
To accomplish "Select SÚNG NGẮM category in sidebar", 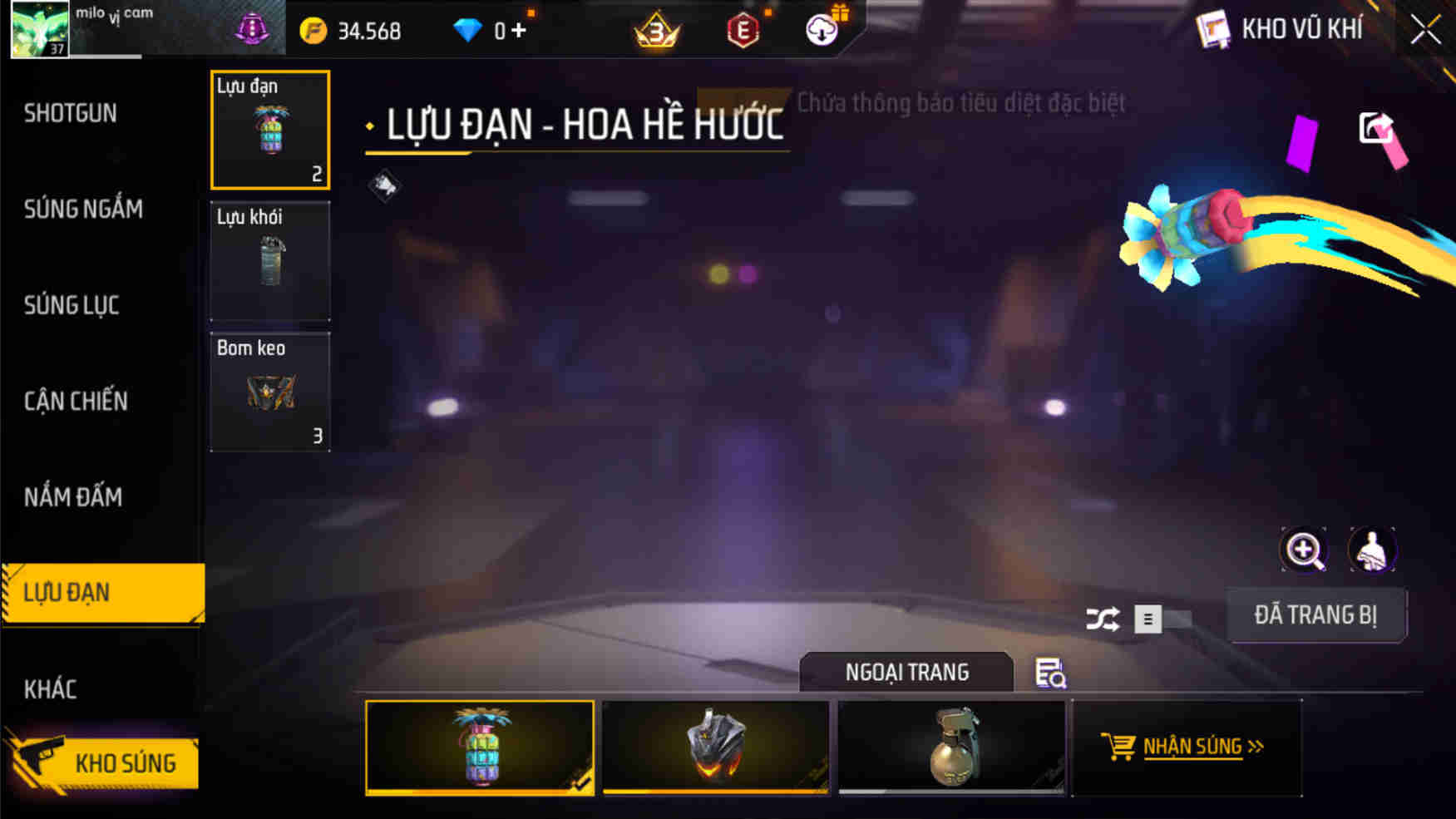I will (84, 210).
